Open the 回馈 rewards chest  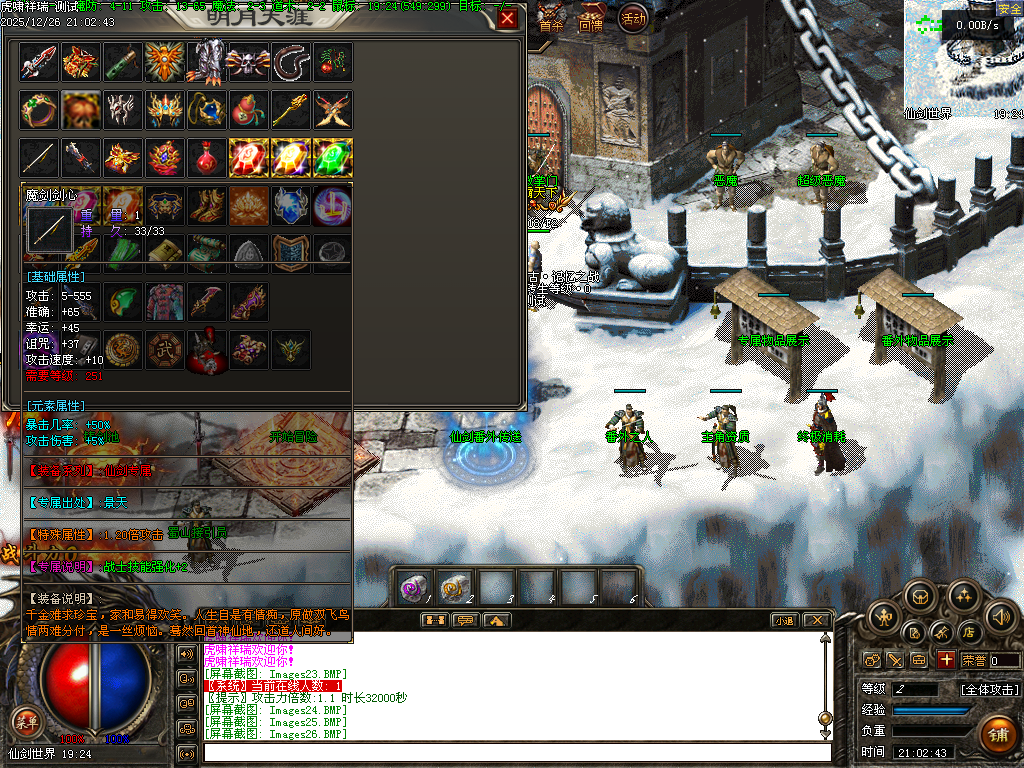click(590, 20)
